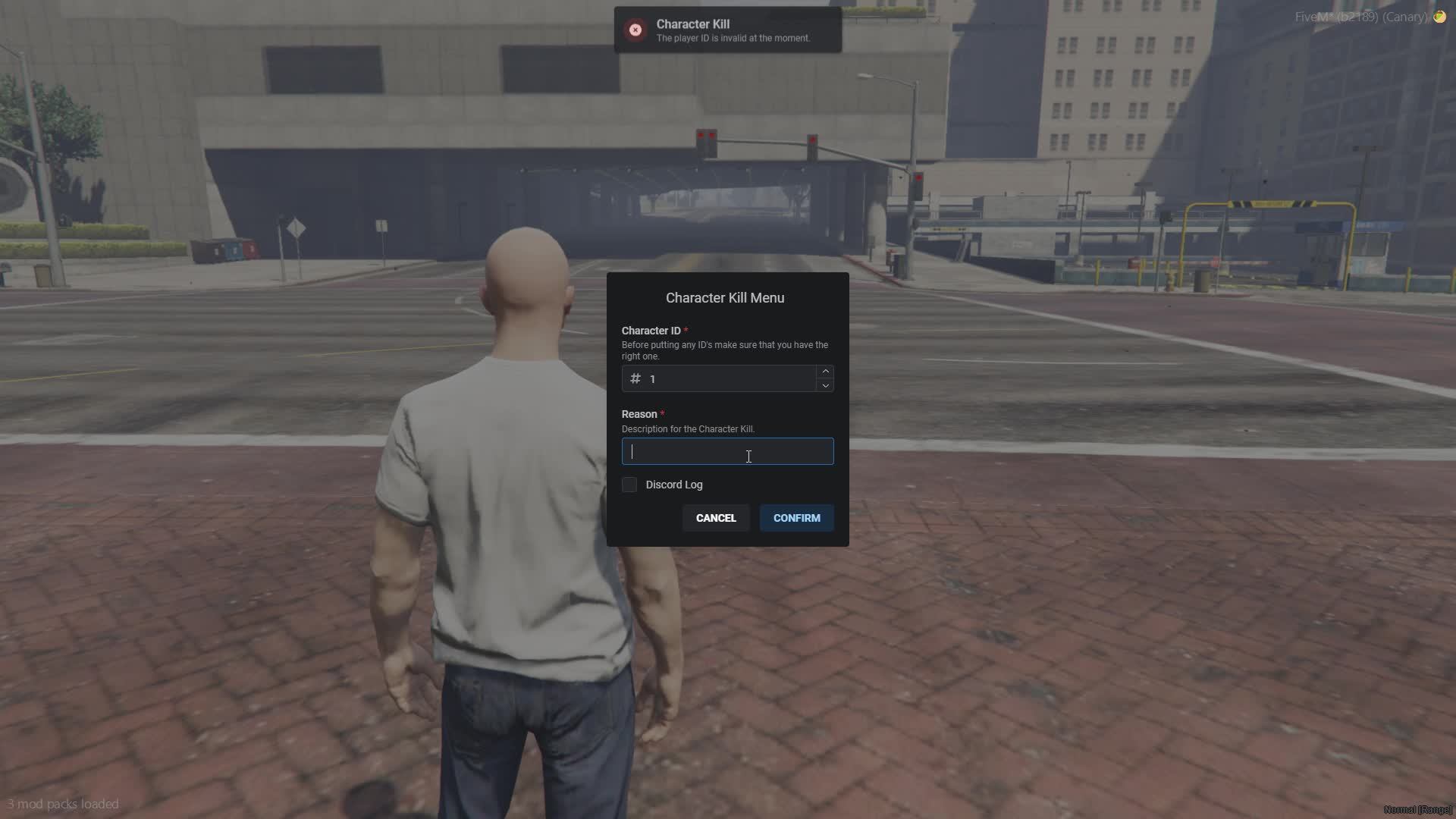Confirm the character kill
The height and width of the screenshot is (819, 1456).
coord(796,518)
